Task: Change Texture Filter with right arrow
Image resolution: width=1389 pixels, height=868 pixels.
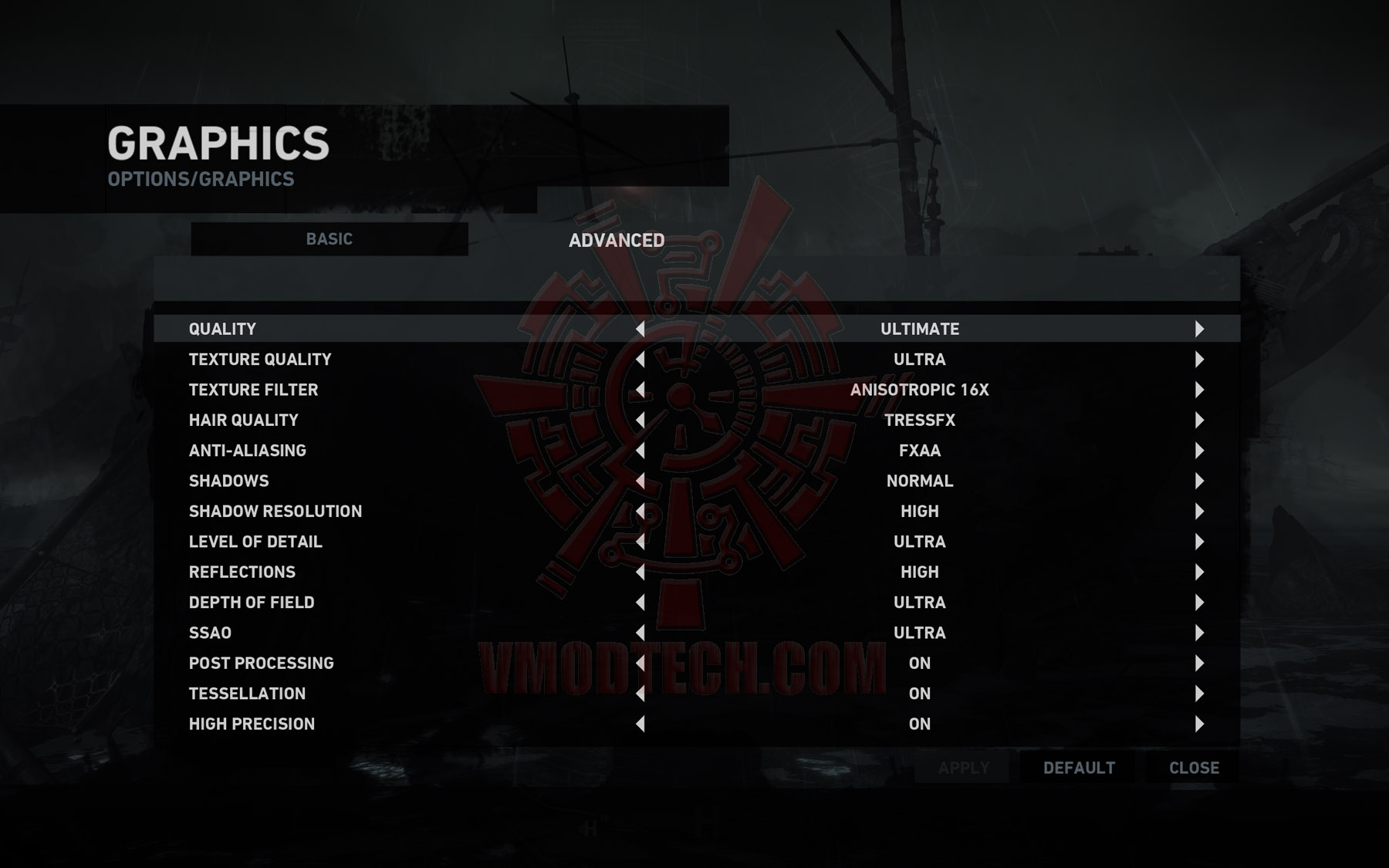Action: (x=1199, y=390)
